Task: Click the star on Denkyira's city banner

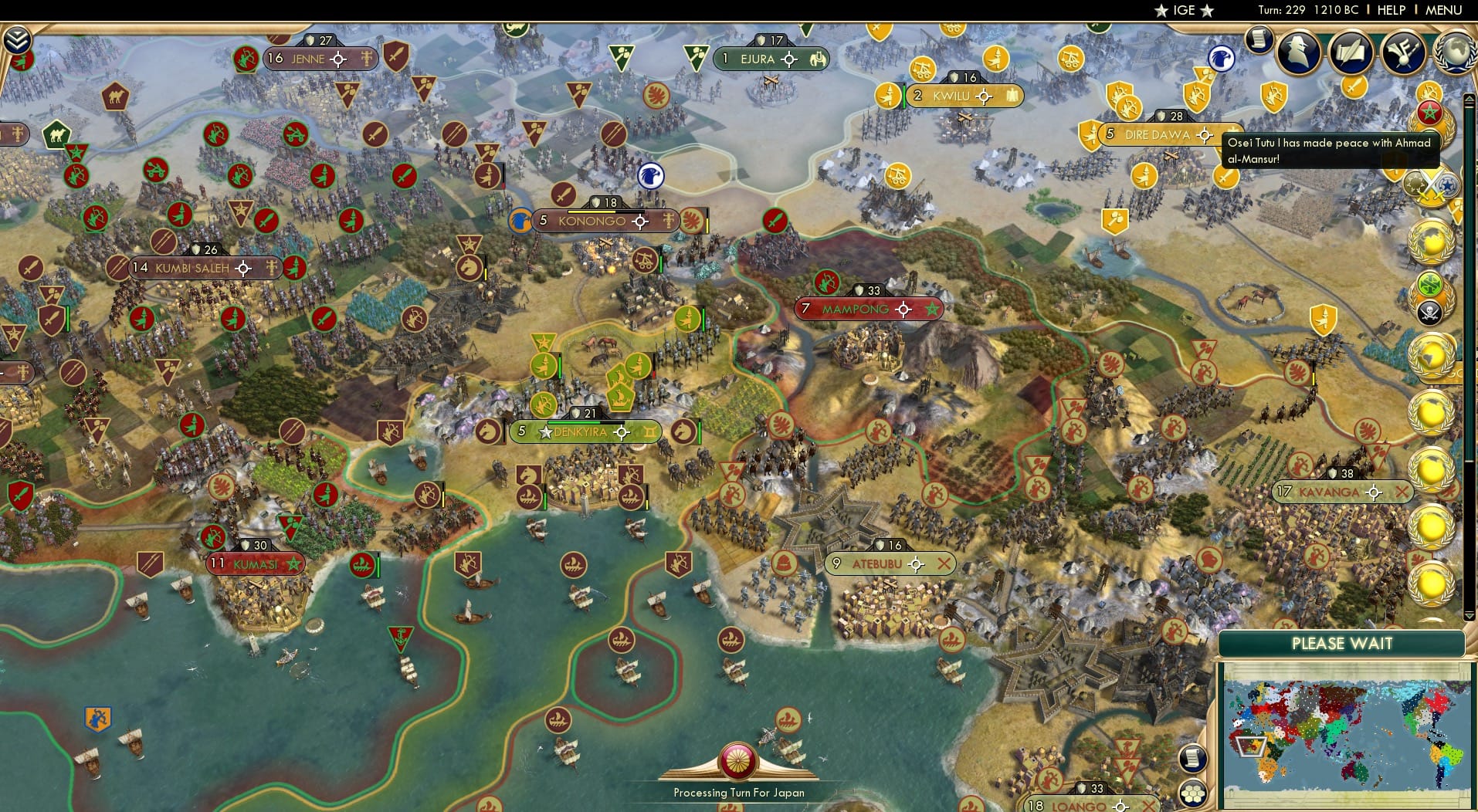Action: tap(547, 432)
